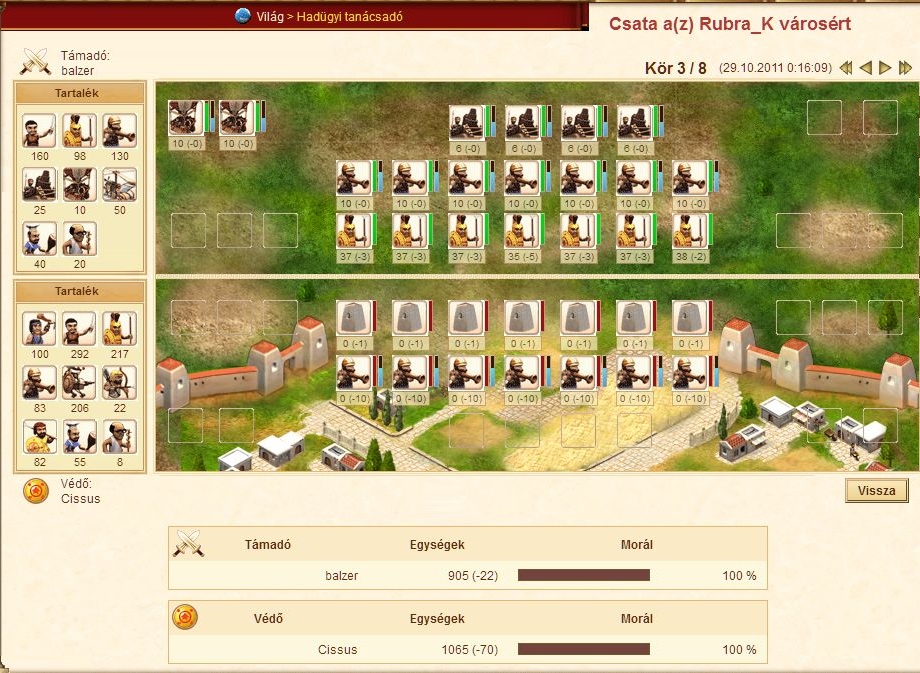Image resolution: width=920 pixels, height=673 pixels.
Task: Open the Hadügyi tanácsadó breadcrumb link
Action: click(350, 16)
